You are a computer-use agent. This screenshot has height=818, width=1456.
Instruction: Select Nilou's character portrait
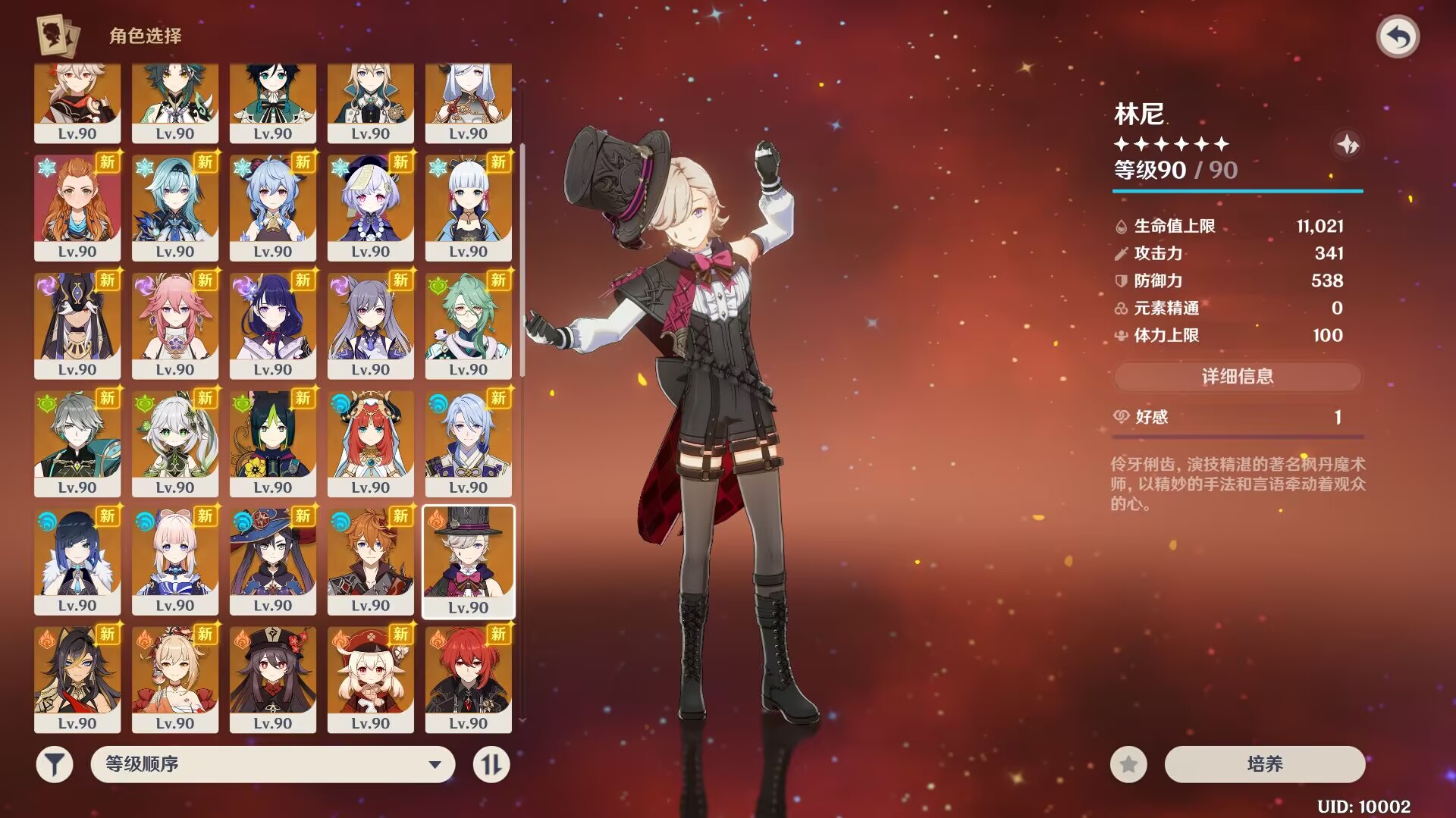tap(370, 443)
